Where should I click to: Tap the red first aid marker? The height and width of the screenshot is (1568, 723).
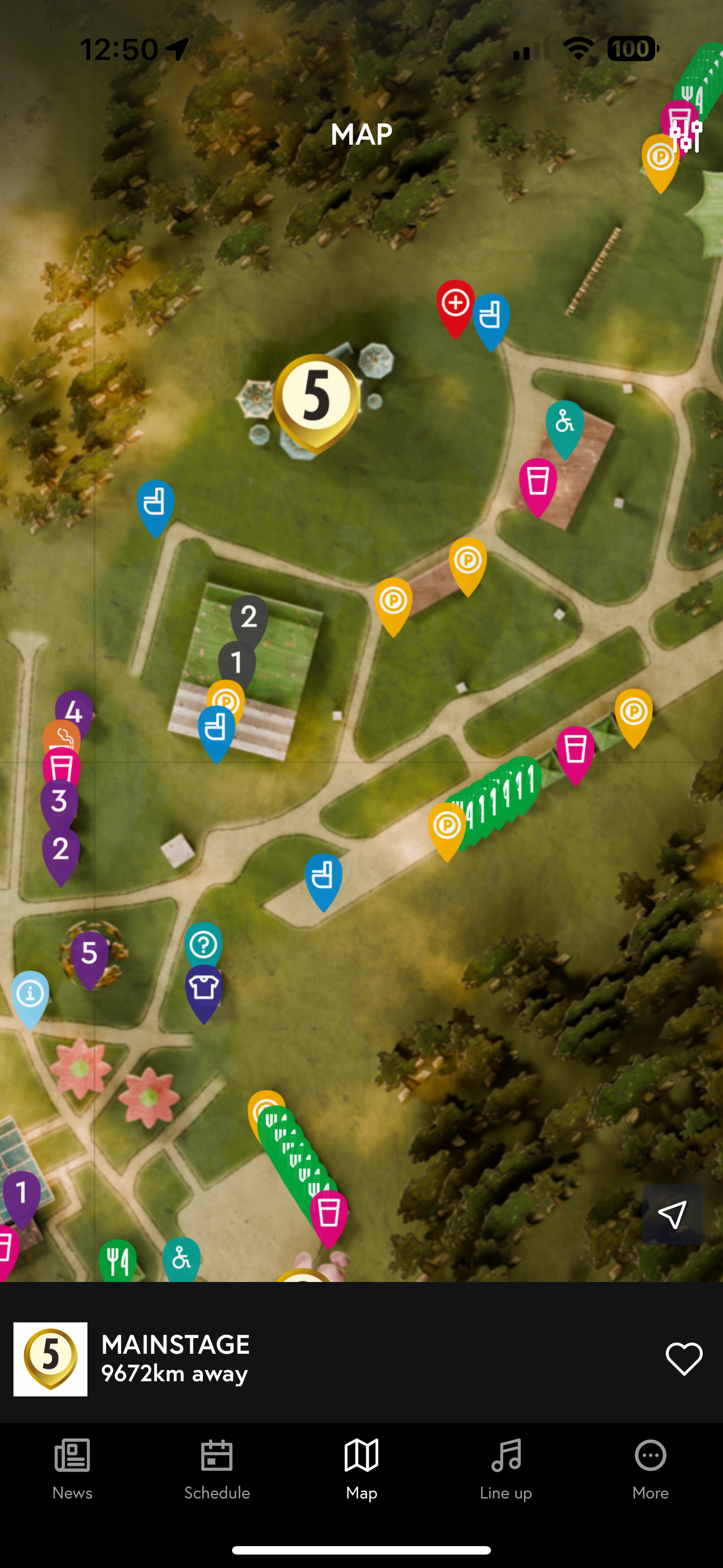[455, 304]
